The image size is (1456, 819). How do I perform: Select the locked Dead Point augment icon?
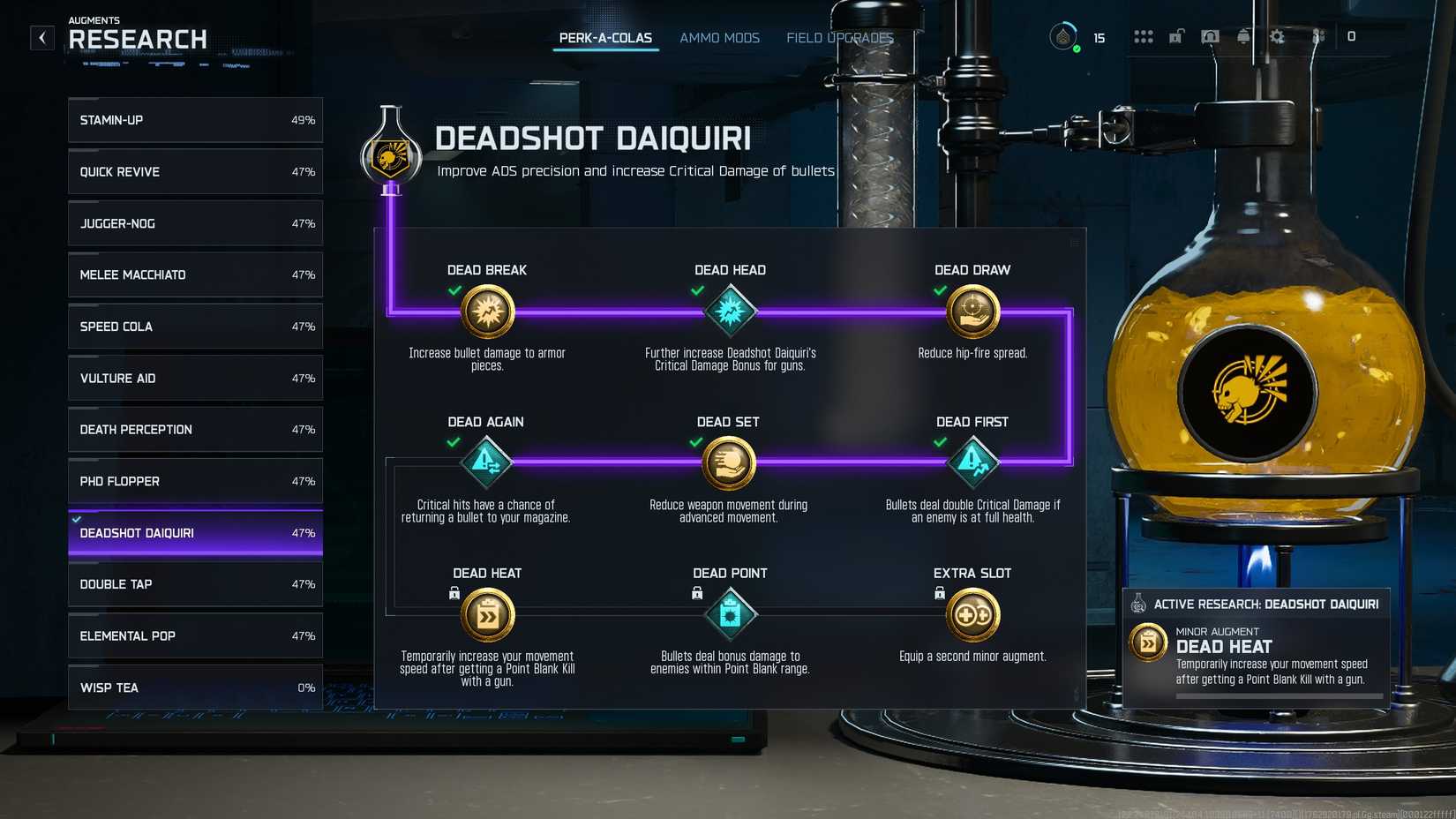[730, 614]
